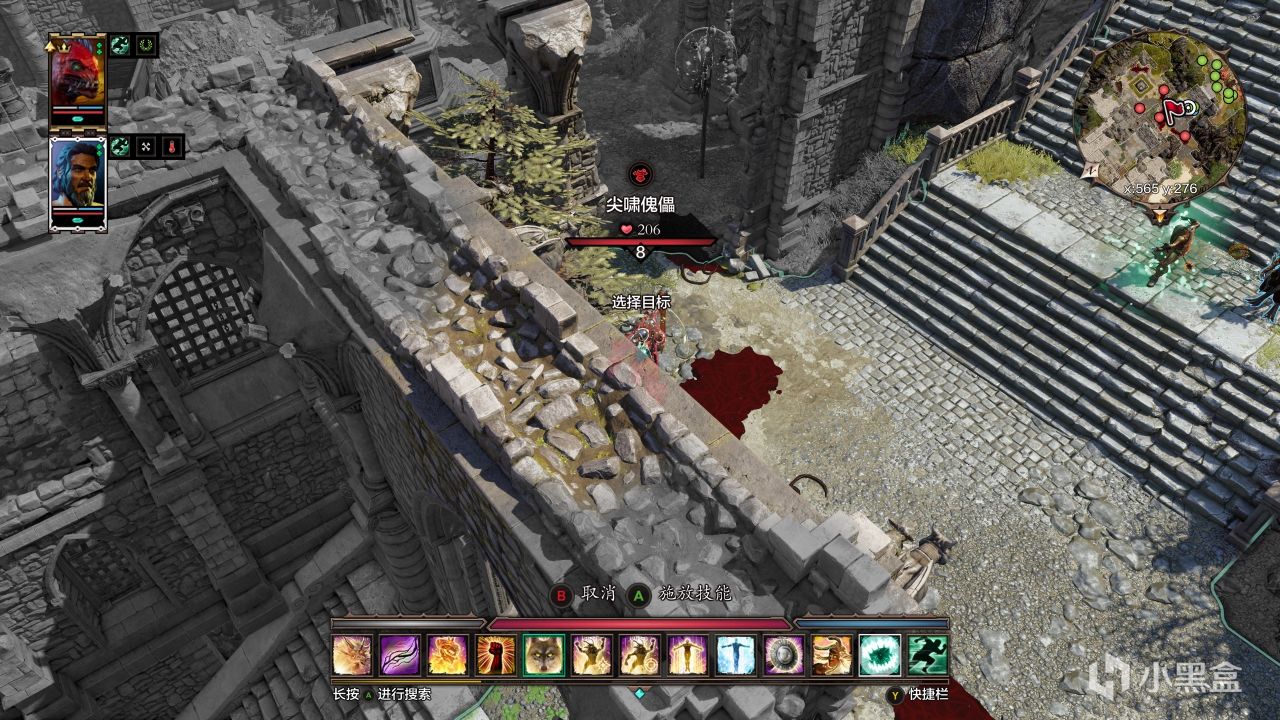Select the wolf head summon skill

pos(544,655)
